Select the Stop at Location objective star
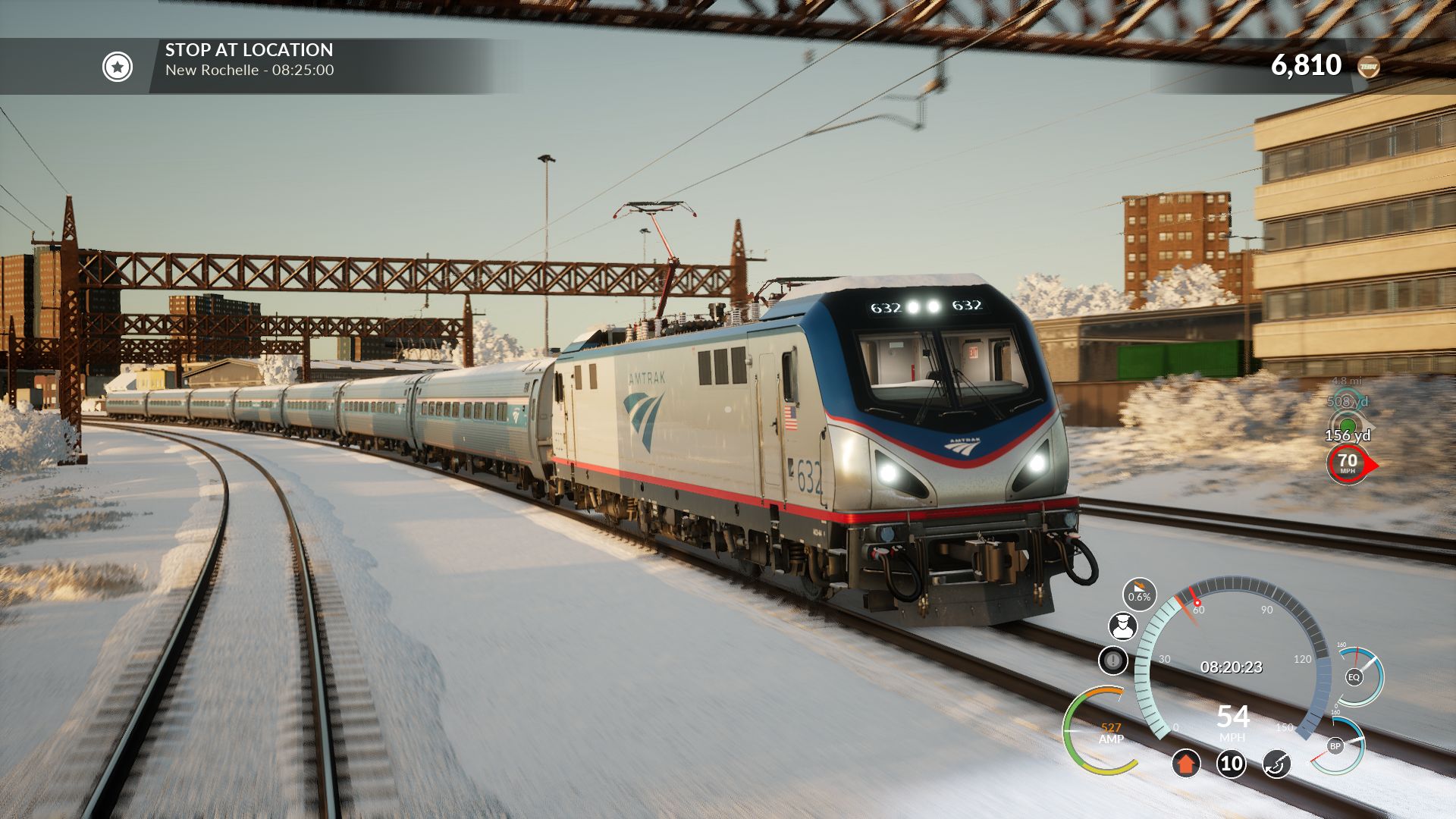Image resolution: width=1456 pixels, height=819 pixels. (x=118, y=67)
